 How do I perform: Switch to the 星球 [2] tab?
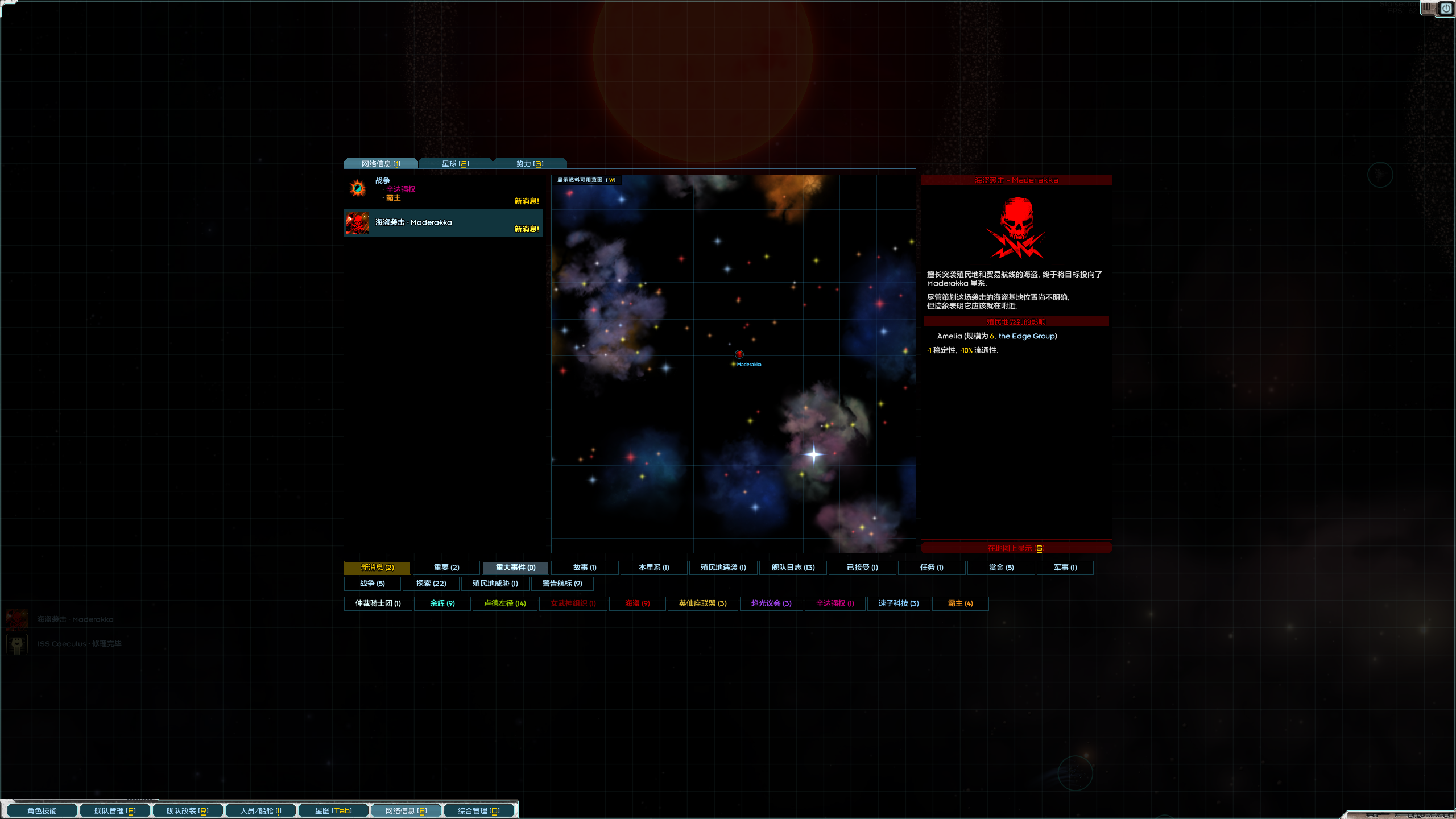pyautogui.click(x=455, y=163)
